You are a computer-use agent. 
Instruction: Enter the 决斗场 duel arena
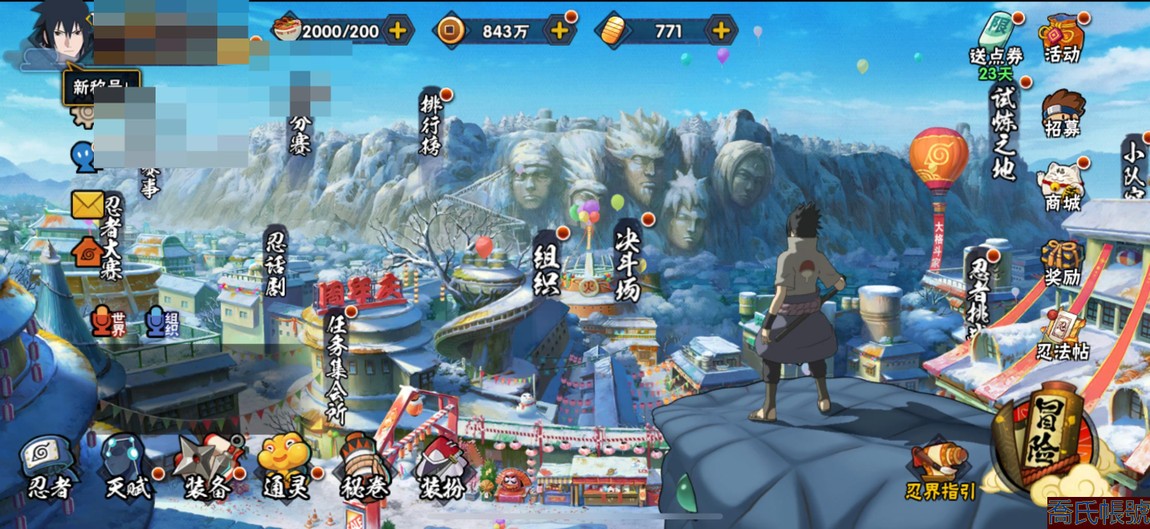click(x=627, y=258)
